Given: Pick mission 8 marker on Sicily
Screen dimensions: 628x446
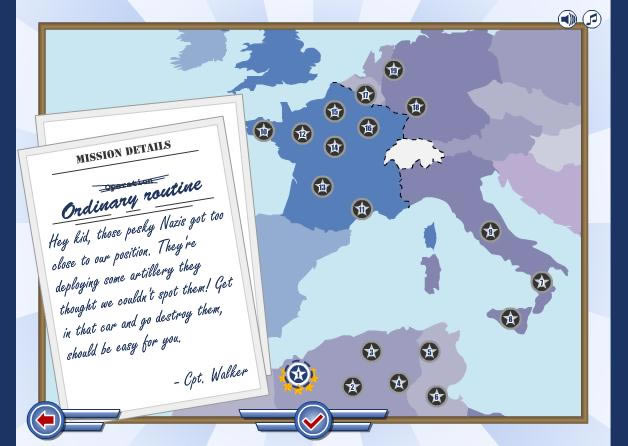Looking at the screenshot, I should coord(510,319).
